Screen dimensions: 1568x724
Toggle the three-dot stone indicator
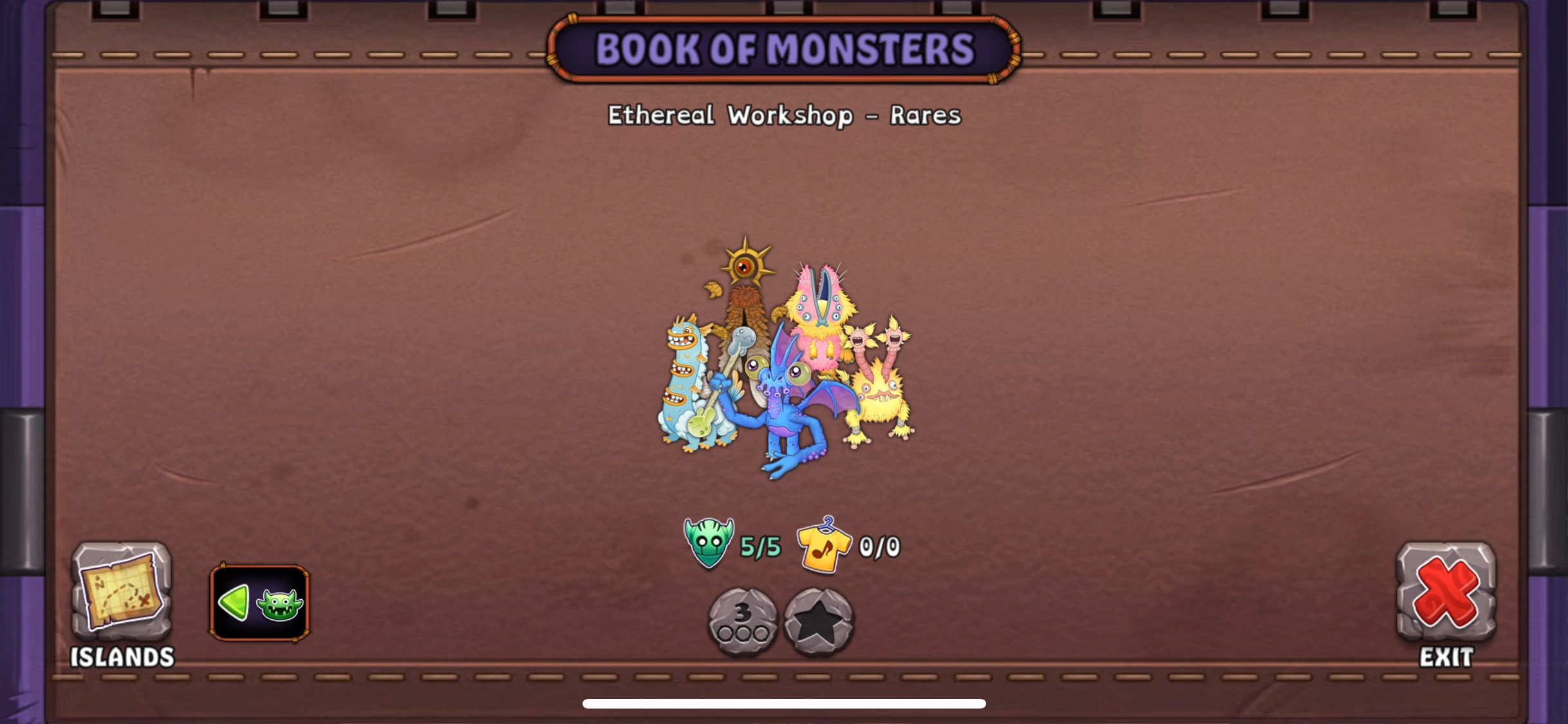742,621
